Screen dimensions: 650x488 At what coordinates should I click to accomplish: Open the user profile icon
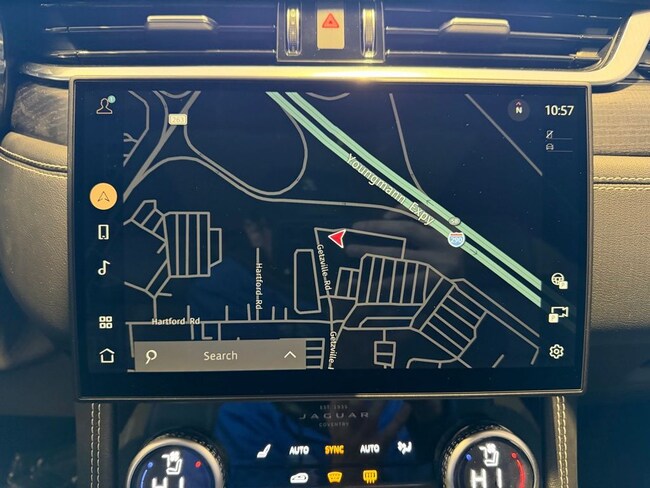click(104, 107)
